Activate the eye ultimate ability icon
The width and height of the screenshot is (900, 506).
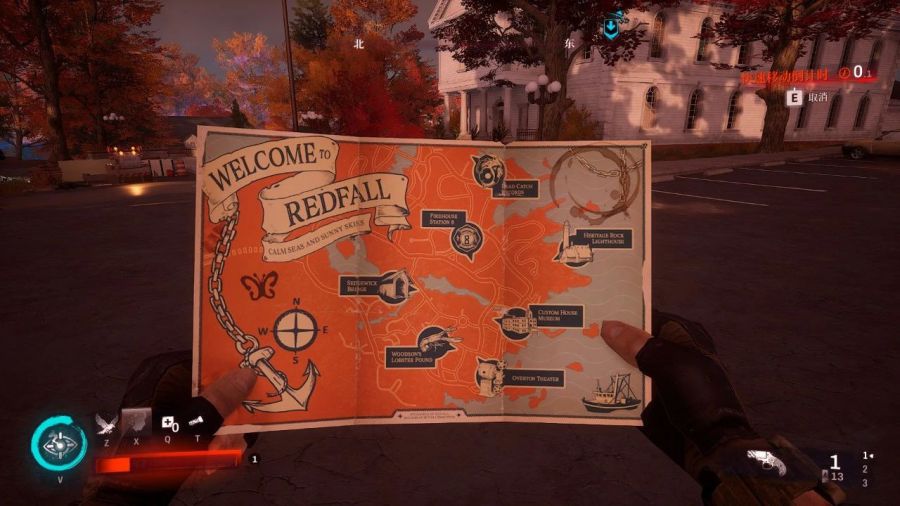tap(58, 445)
